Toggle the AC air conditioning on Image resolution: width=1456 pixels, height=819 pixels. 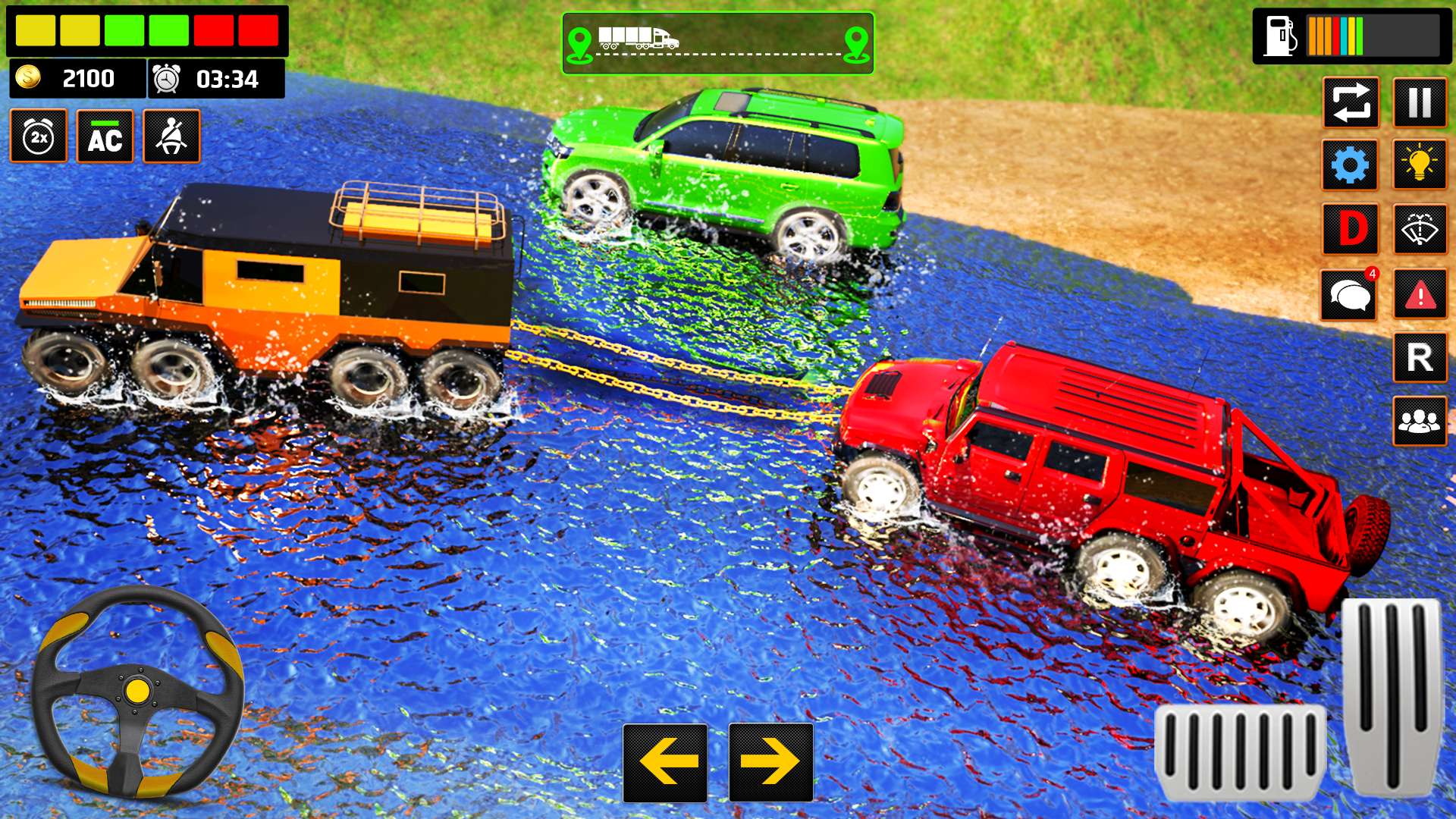click(x=105, y=137)
